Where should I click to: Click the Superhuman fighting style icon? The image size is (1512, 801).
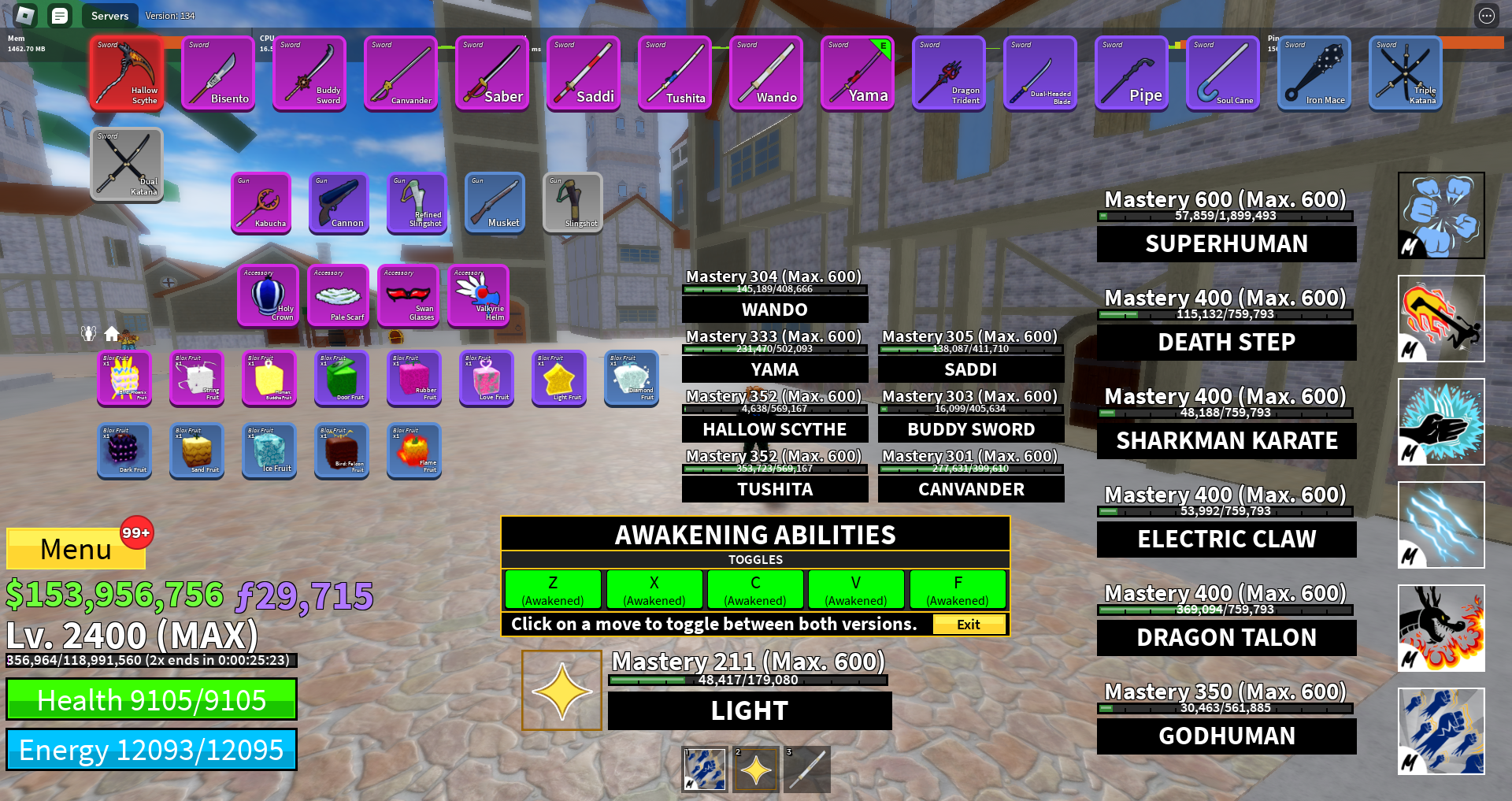1441,216
